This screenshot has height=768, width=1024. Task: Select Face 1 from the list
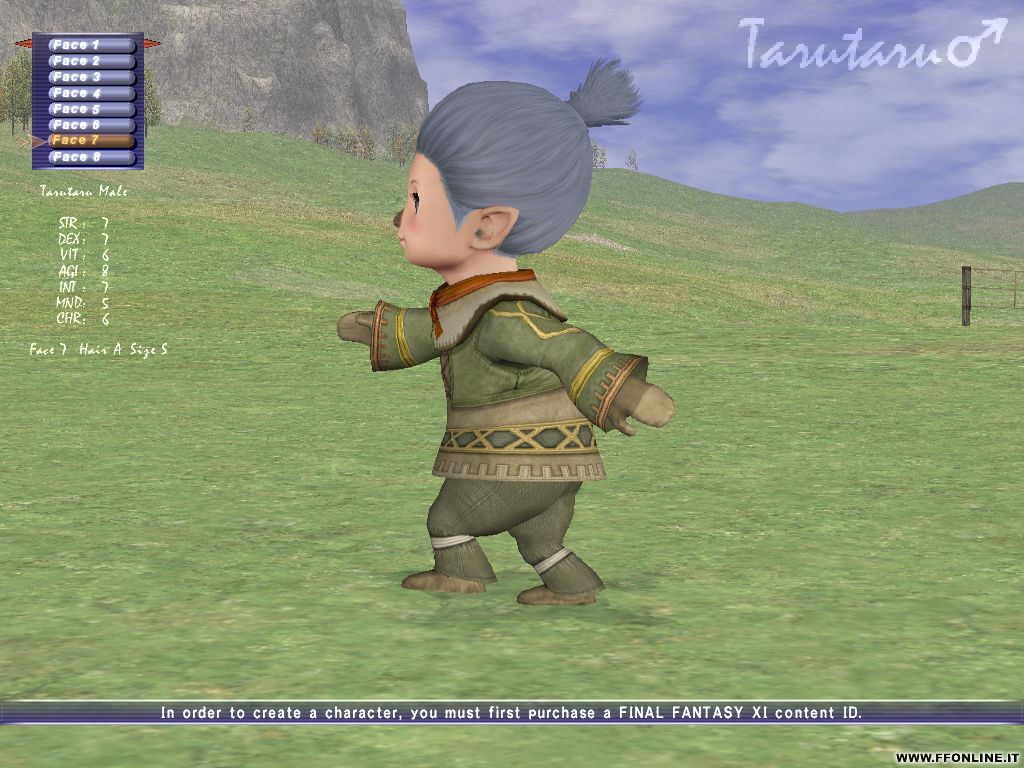(x=91, y=45)
